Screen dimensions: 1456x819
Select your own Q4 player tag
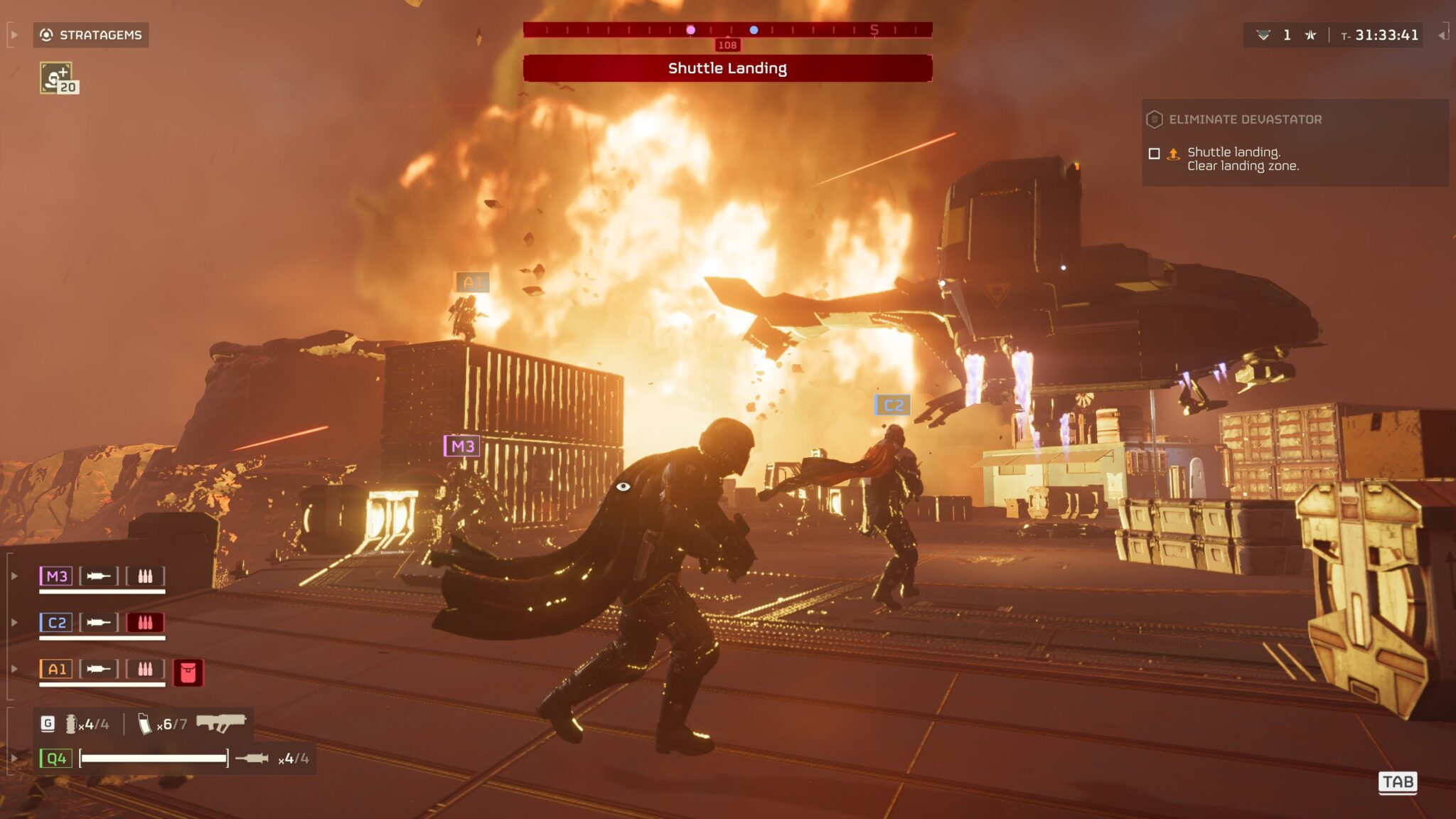pos(56,759)
